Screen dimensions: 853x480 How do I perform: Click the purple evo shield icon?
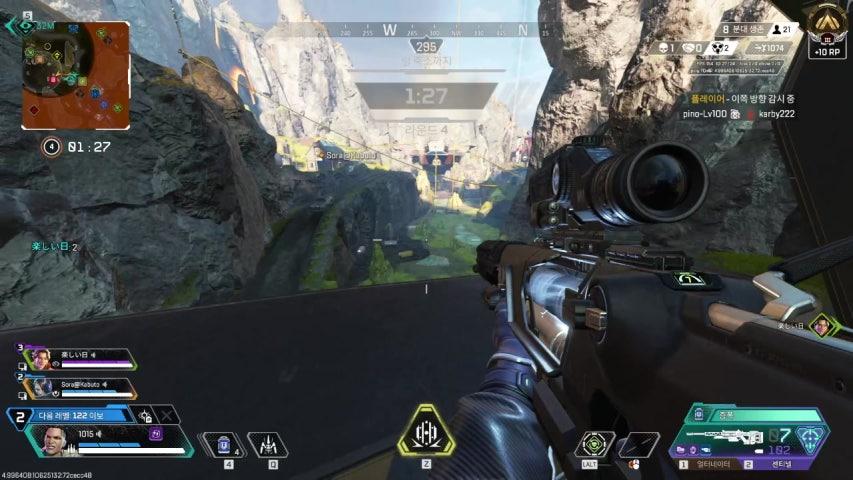click(156, 434)
